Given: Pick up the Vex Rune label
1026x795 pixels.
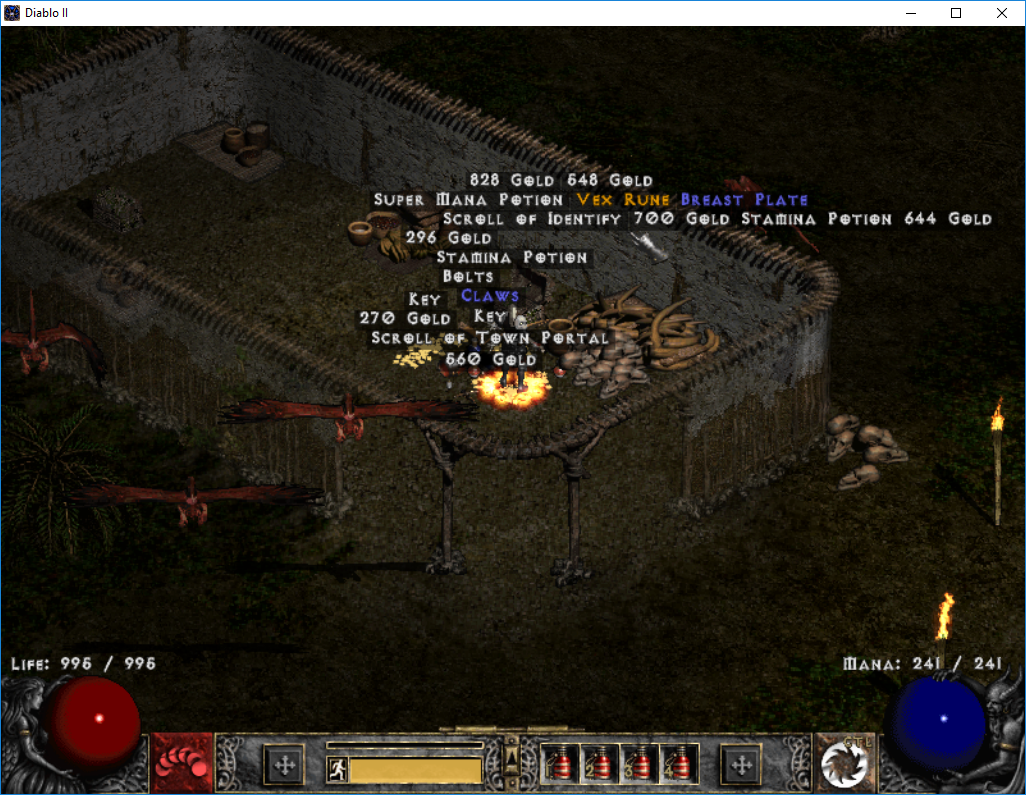Looking at the screenshot, I should tap(623, 200).
